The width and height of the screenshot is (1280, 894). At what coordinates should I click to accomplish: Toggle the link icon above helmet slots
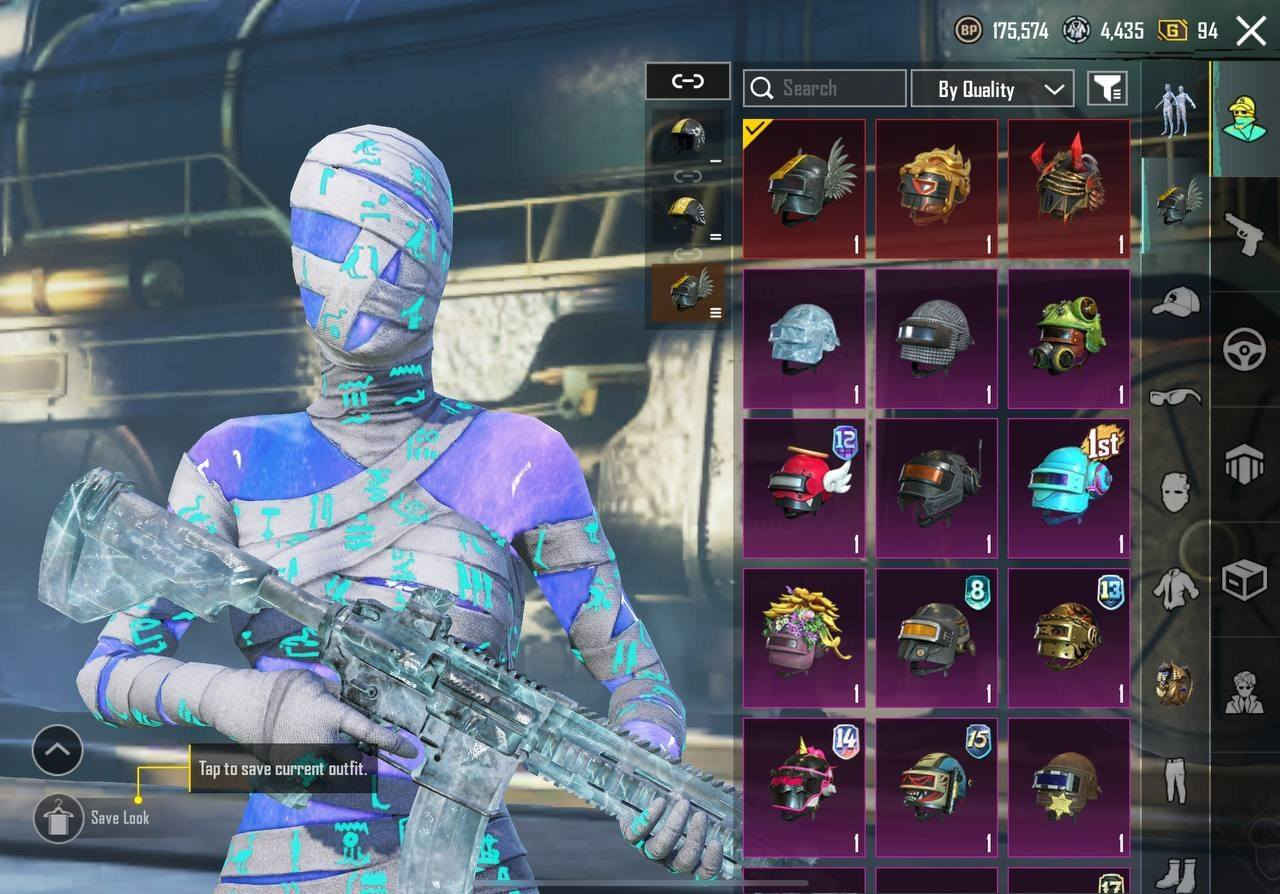point(688,81)
